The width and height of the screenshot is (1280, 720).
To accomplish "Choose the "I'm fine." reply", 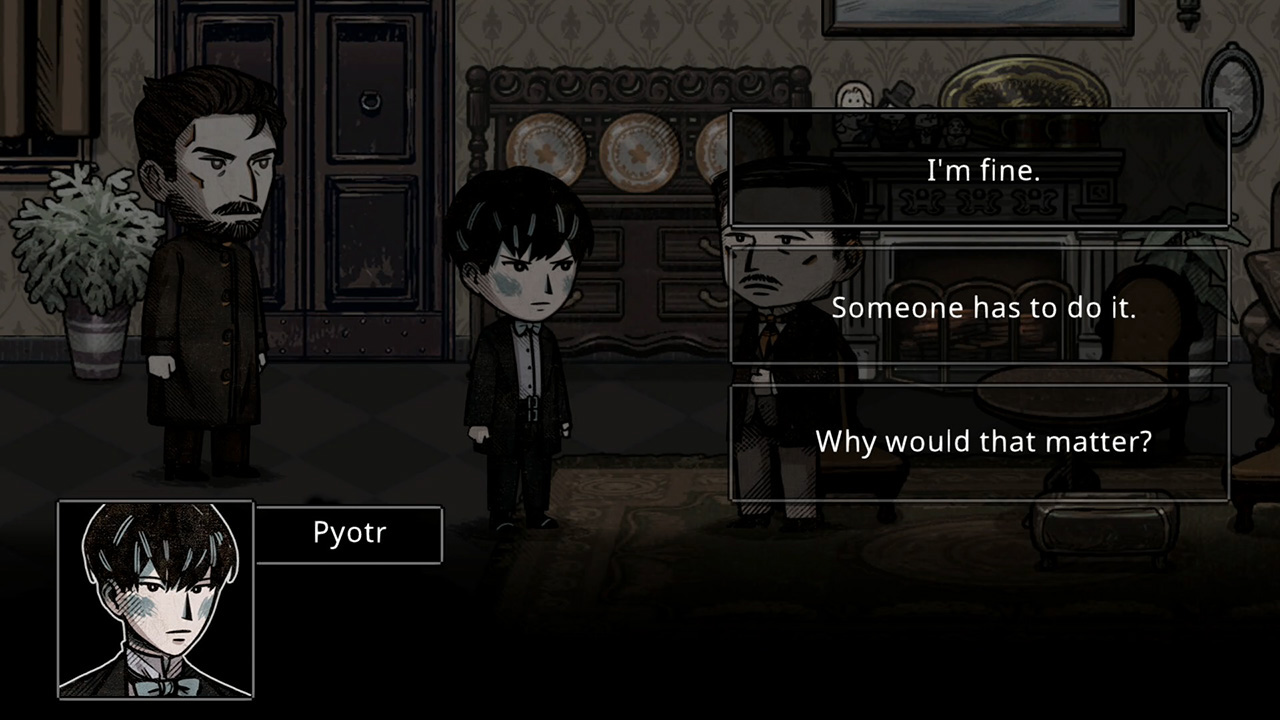I will pos(980,170).
